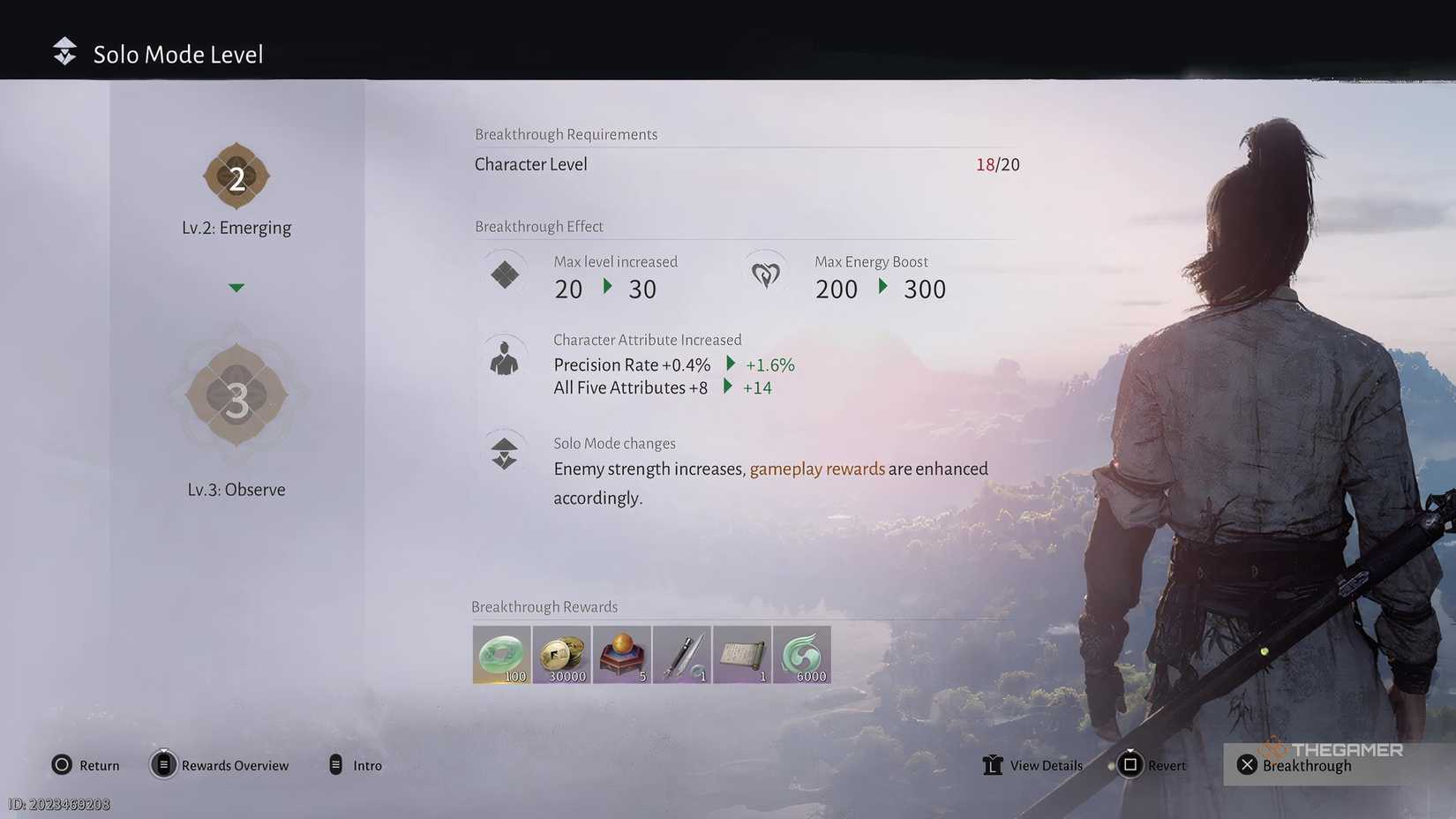Click the chevron after Precision Rate +0.4%
Screen dimensions: 1456x819
click(729, 364)
